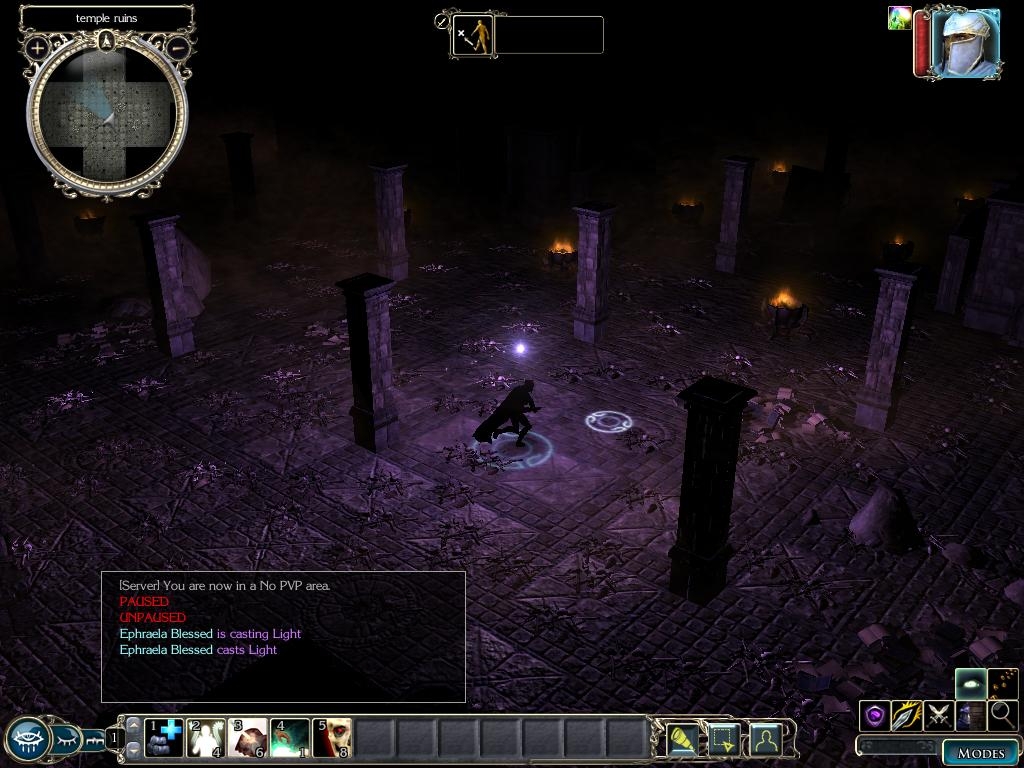This screenshot has height=768, width=1024.
Task: Activate hotbar slot 2 glowing figure spell
Action: pos(206,737)
